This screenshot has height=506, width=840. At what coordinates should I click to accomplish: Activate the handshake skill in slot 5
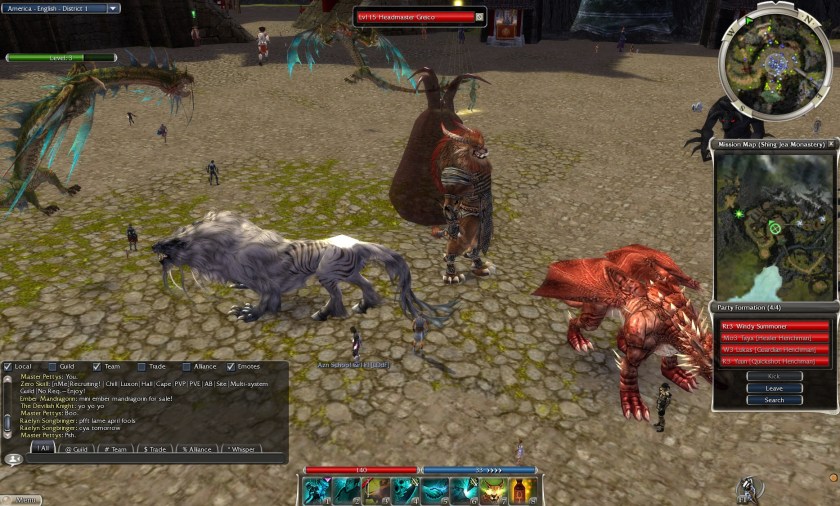[x=434, y=490]
